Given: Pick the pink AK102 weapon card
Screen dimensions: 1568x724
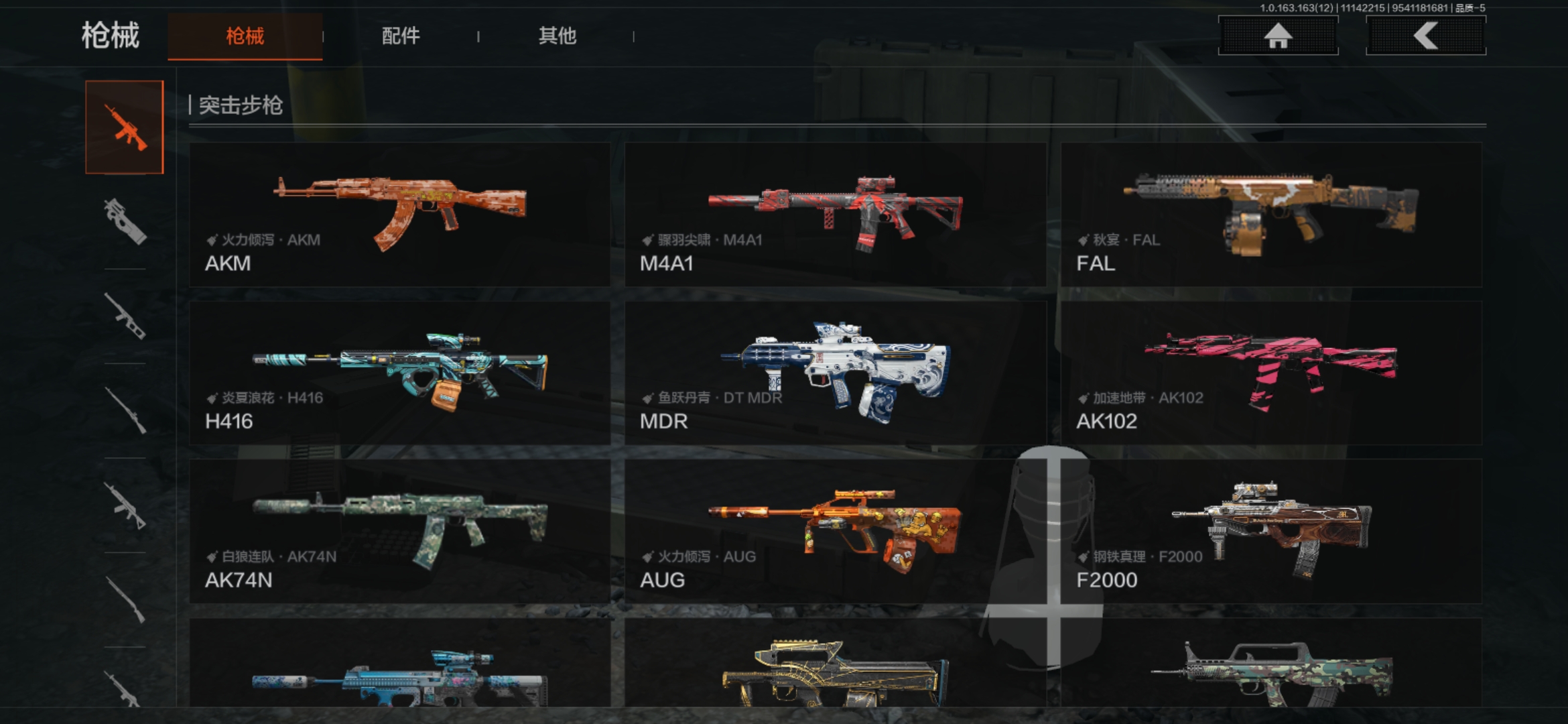Looking at the screenshot, I should click(1271, 373).
